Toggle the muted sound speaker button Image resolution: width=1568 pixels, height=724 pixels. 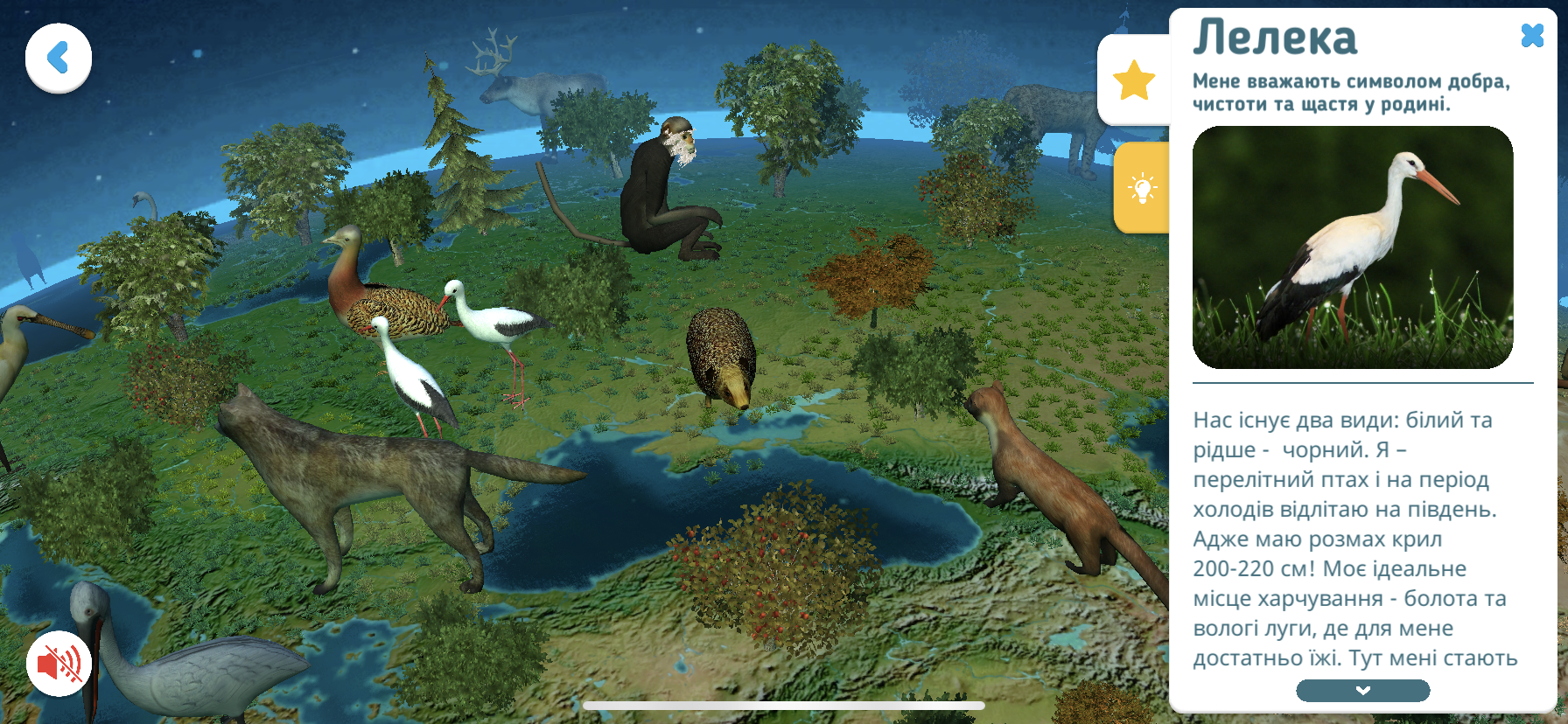pos(59,664)
